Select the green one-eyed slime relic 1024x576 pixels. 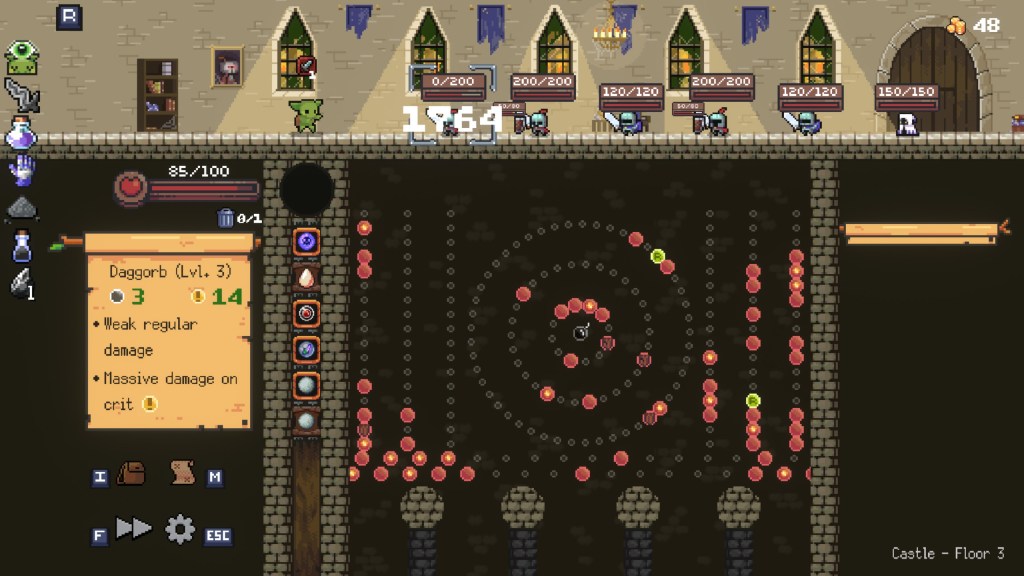[21, 58]
